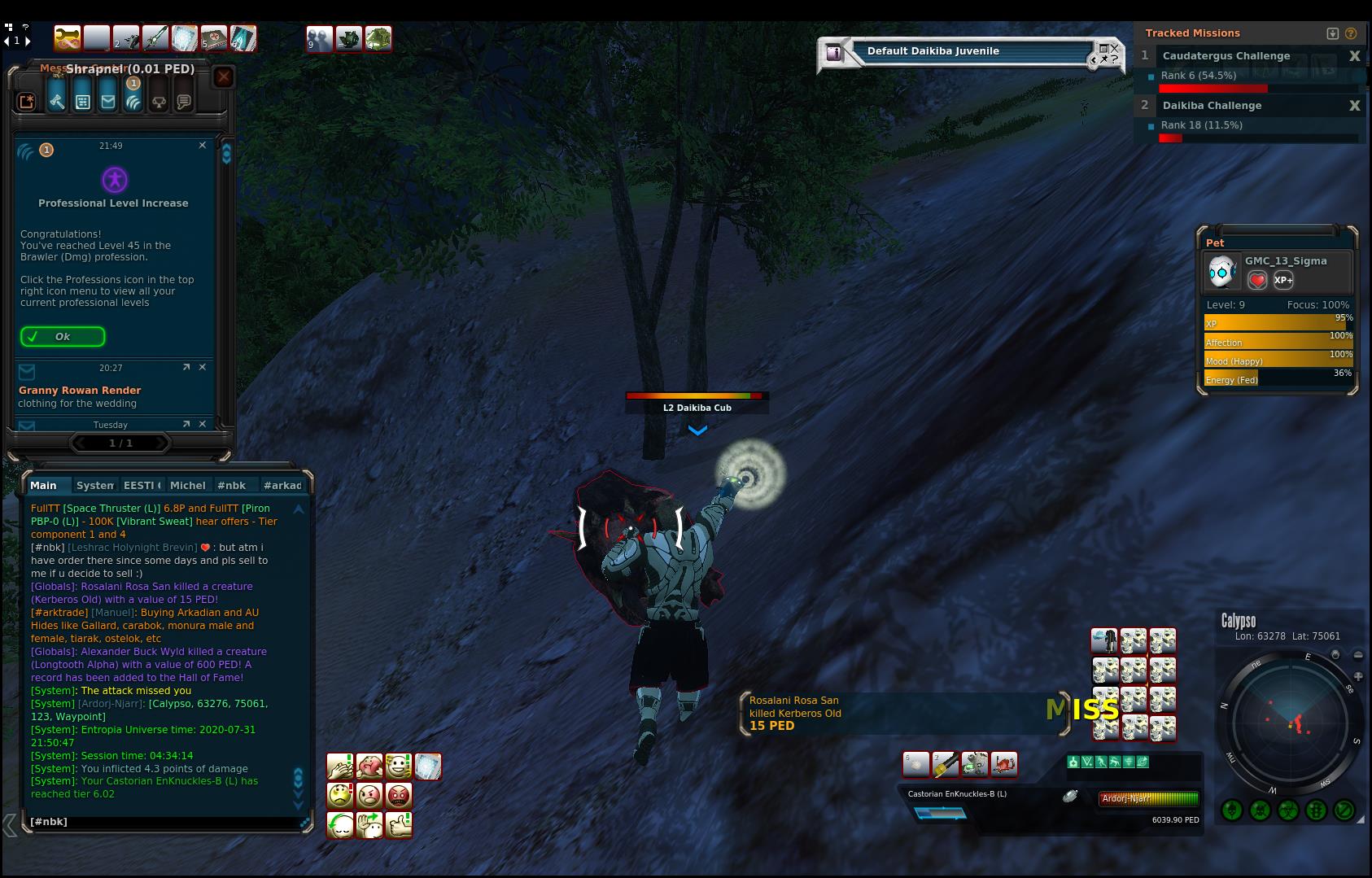The image size is (1372, 878).
Task: Dismiss the Professional Level Increase notification
Action: tap(203, 146)
